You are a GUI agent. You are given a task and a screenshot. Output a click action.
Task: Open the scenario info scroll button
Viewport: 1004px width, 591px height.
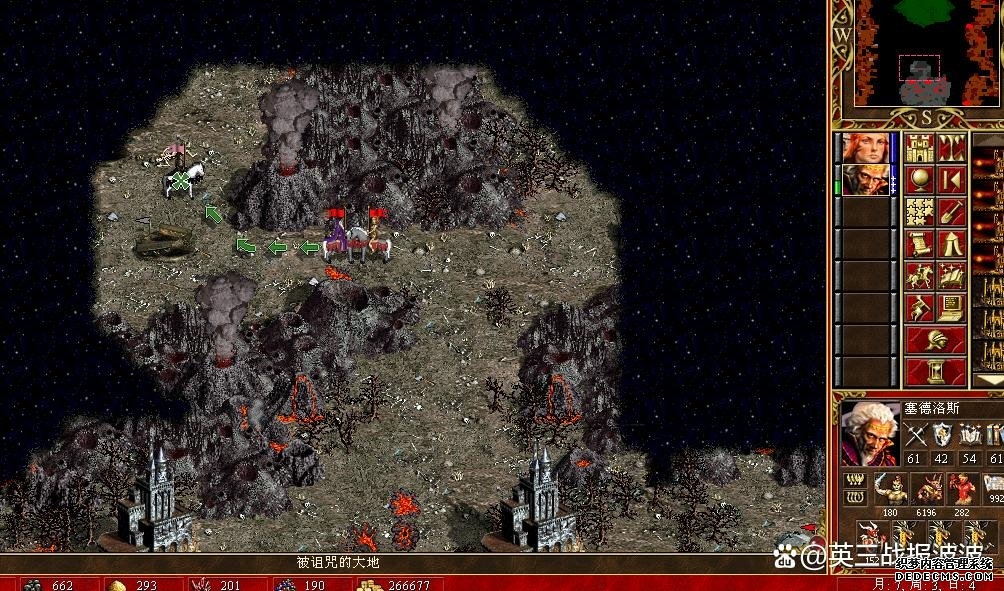(920, 244)
